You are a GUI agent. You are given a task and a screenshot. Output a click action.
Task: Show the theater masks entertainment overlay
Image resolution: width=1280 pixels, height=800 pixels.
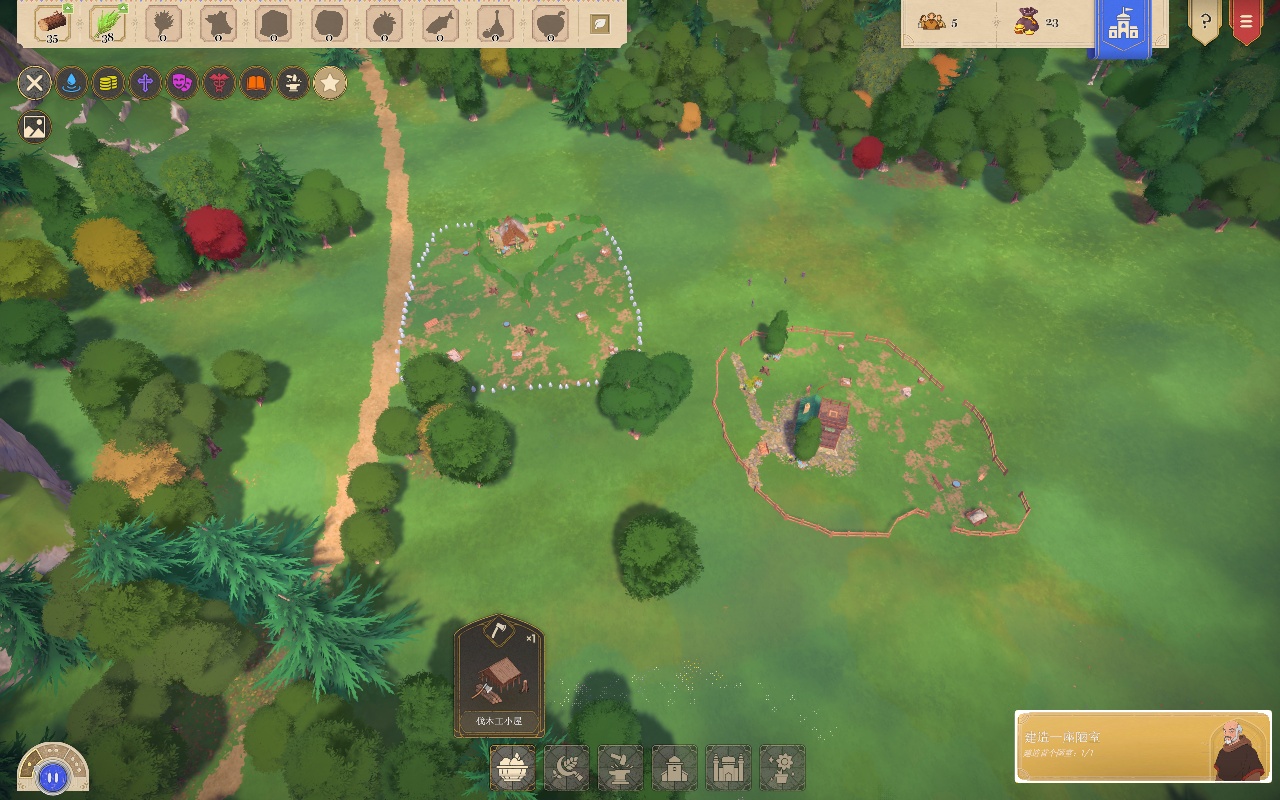tap(182, 83)
